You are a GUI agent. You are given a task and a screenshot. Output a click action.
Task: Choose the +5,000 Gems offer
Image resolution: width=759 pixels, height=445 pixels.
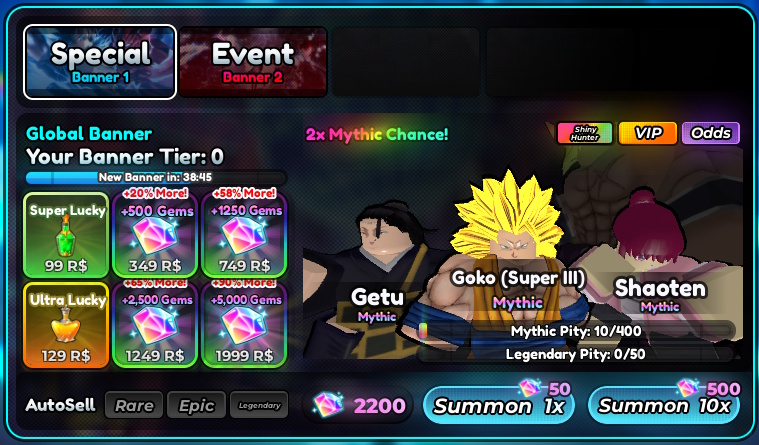pyautogui.click(x=245, y=324)
